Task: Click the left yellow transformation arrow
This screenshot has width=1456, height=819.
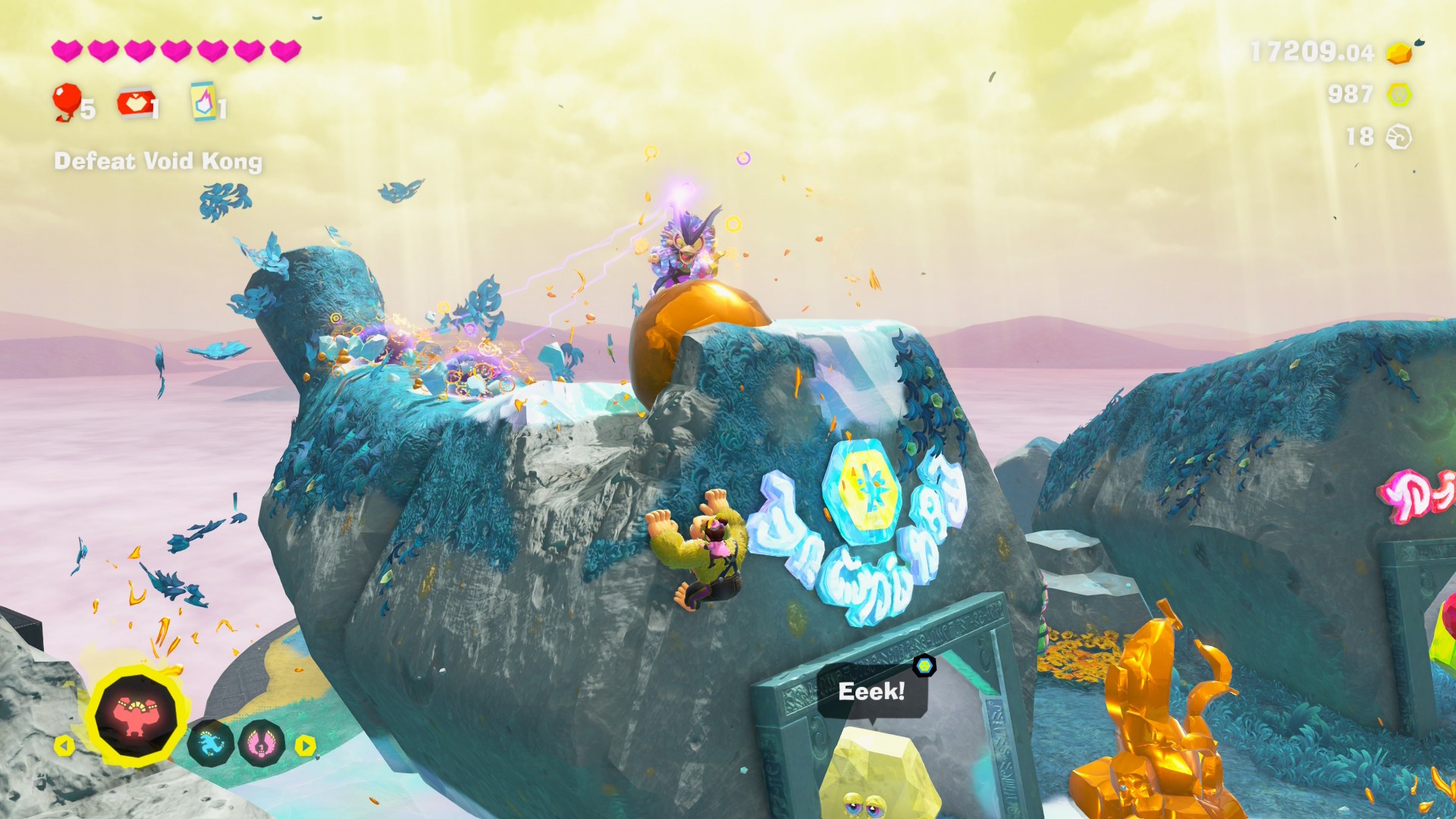Action: click(64, 746)
